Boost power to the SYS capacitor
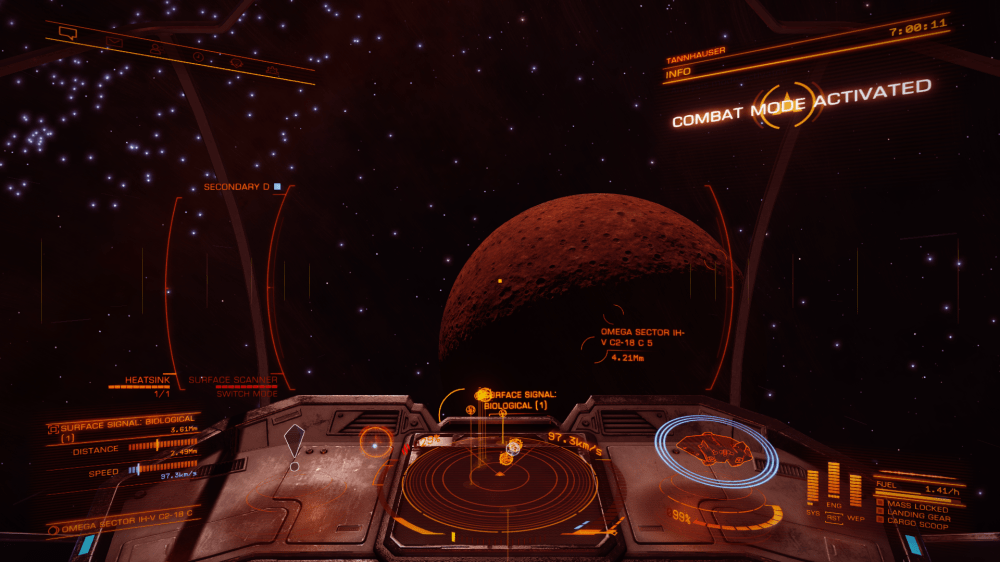The width and height of the screenshot is (1000, 562). tap(813, 485)
